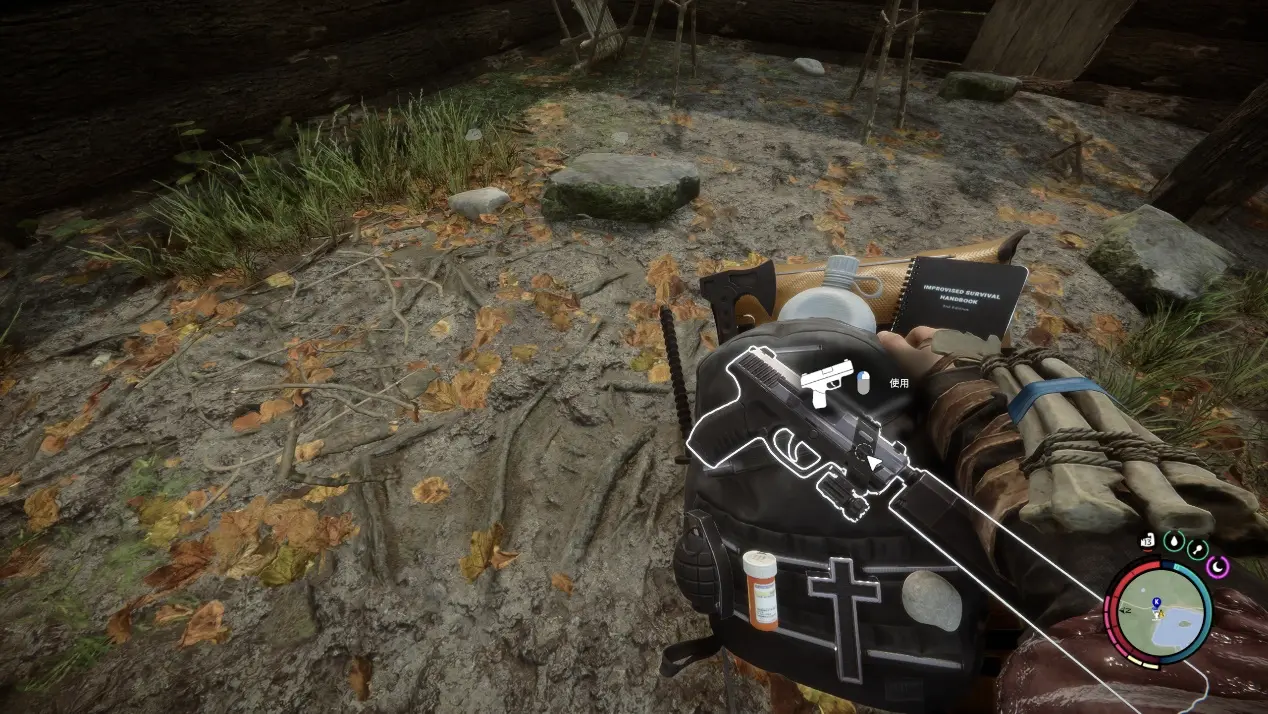This screenshot has width=1268, height=714.
Task: Select the grey rock on the backpack
Action: [931, 599]
